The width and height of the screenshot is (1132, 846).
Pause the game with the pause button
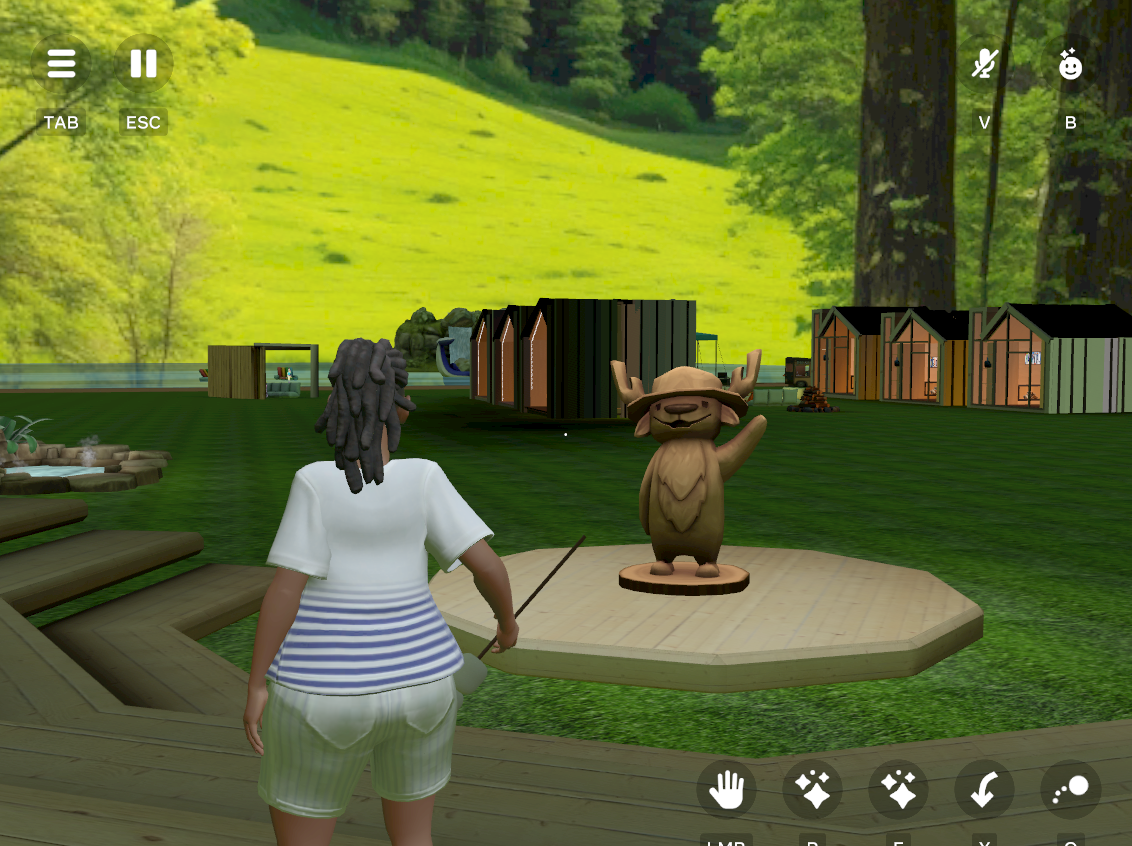click(143, 64)
